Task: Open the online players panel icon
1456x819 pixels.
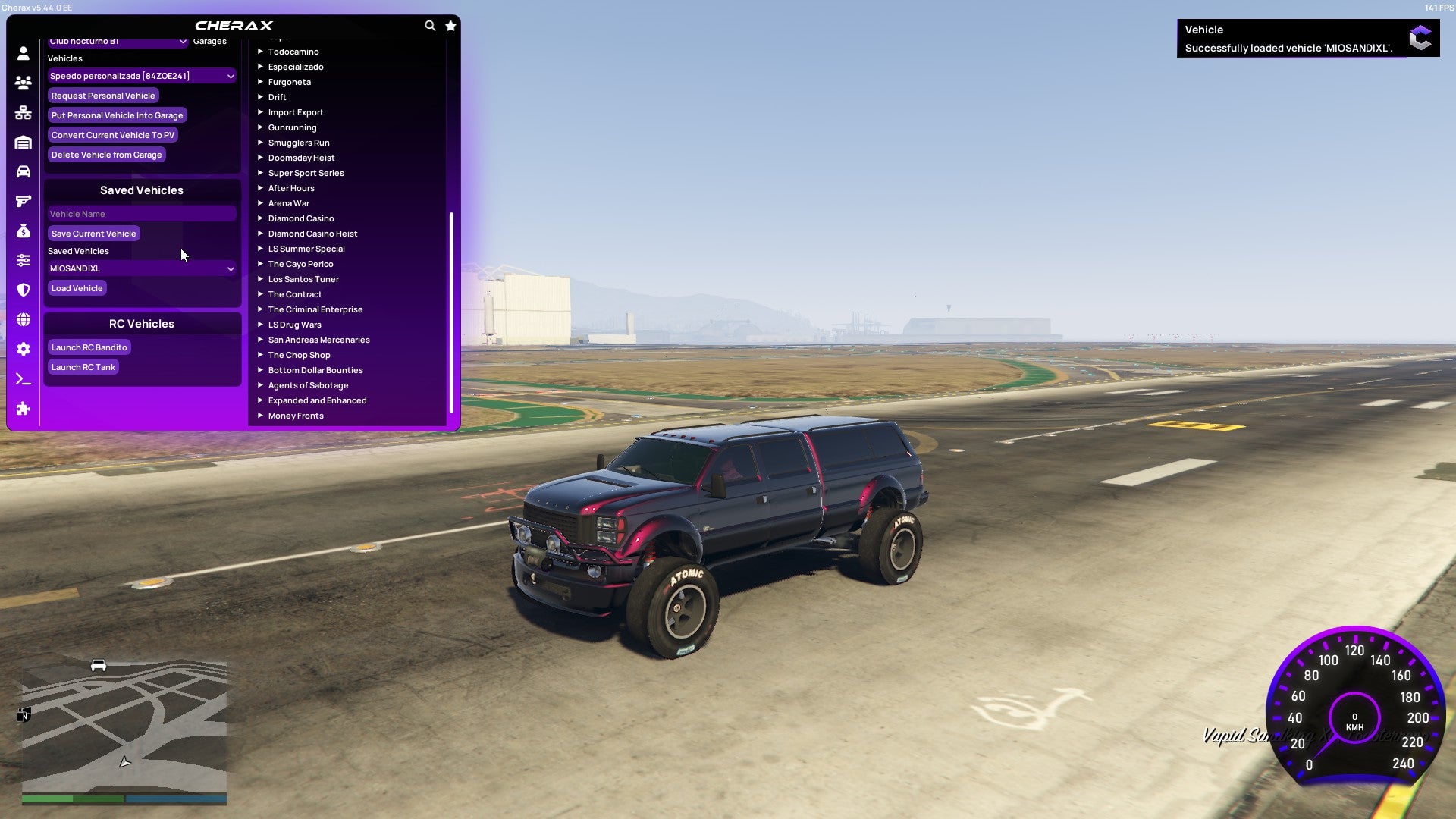Action: [x=23, y=83]
